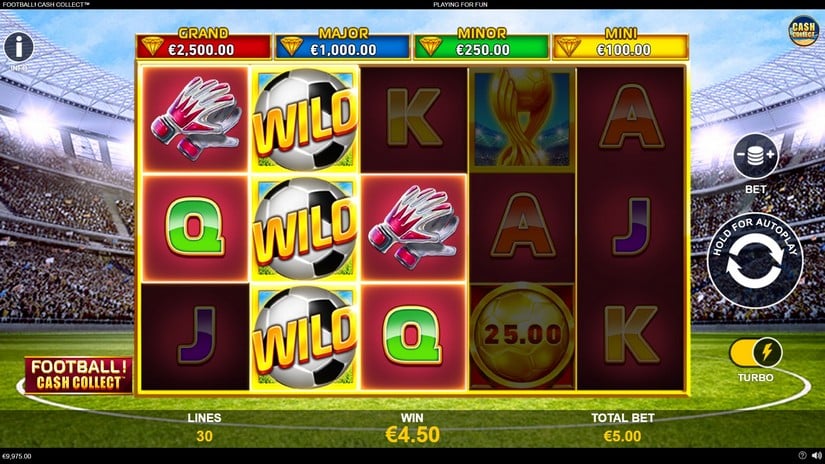Select the Mini jackpot €100.00 panel
The height and width of the screenshot is (464, 825).
[x=619, y=44]
